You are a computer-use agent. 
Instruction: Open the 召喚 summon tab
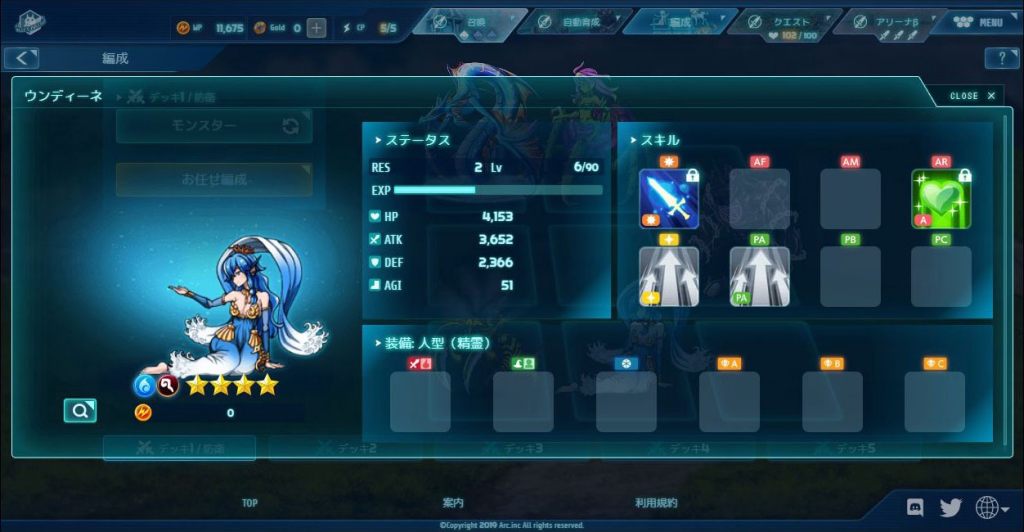471,22
